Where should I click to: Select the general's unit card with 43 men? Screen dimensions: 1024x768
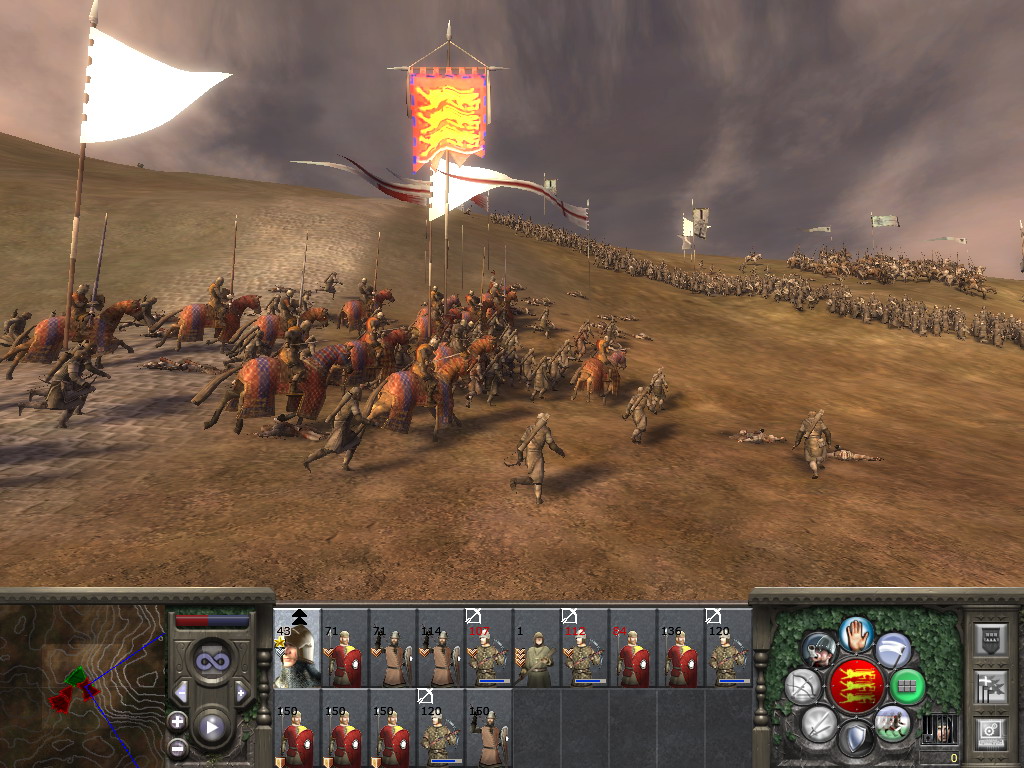(297, 648)
